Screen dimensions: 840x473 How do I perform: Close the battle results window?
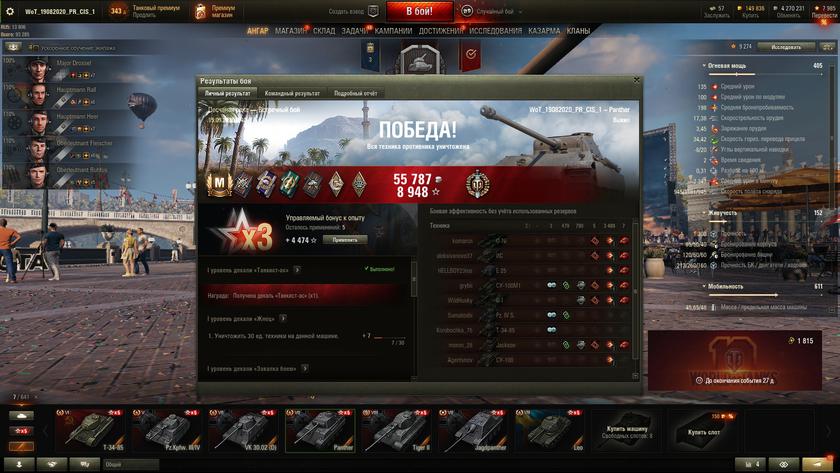click(635, 80)
